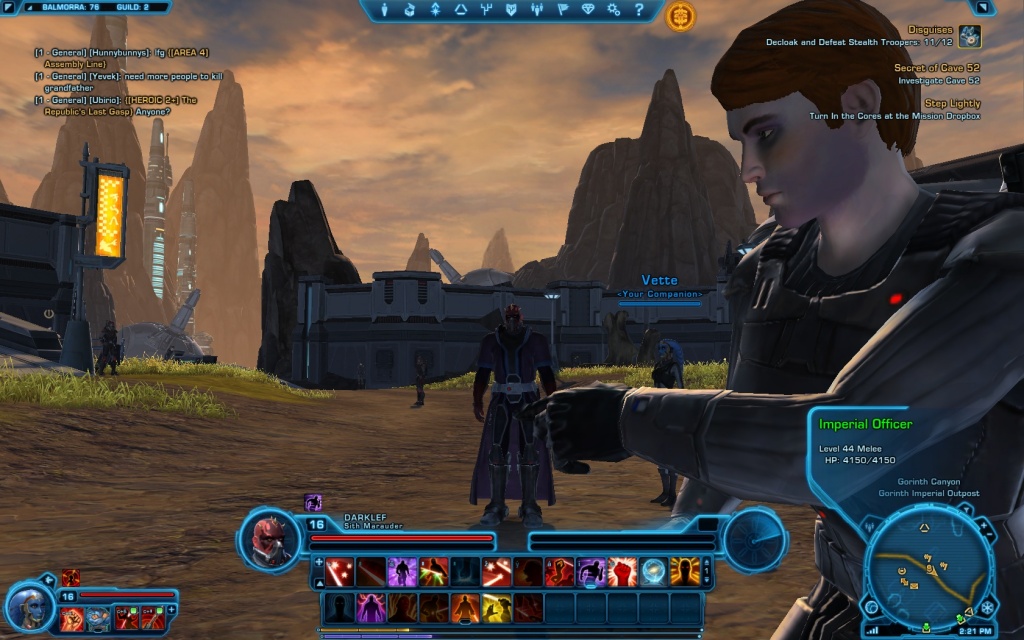Image resolution: width=1024 pixels, height=640 pixels.
Task: Use the blue glowing orb ability
Action: pyautogui.click(x=653, y=572)
